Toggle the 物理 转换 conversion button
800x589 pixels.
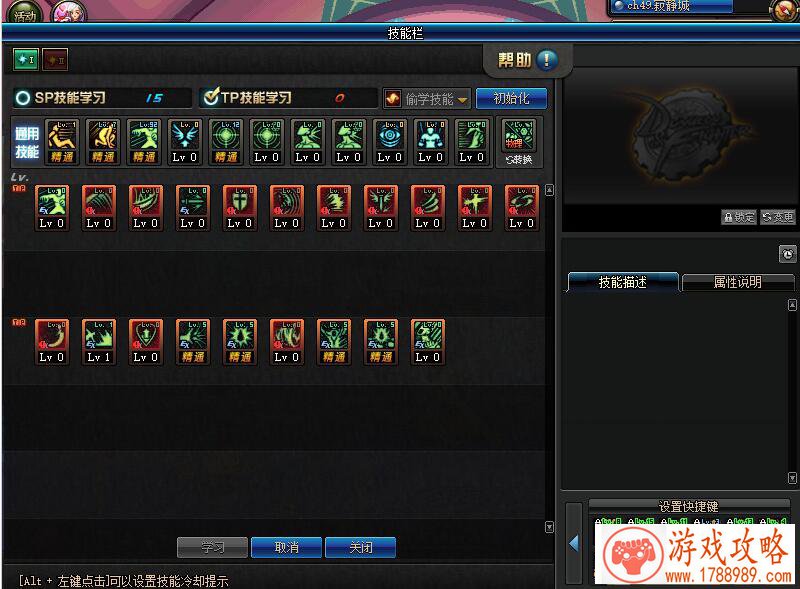pos(518,141)
